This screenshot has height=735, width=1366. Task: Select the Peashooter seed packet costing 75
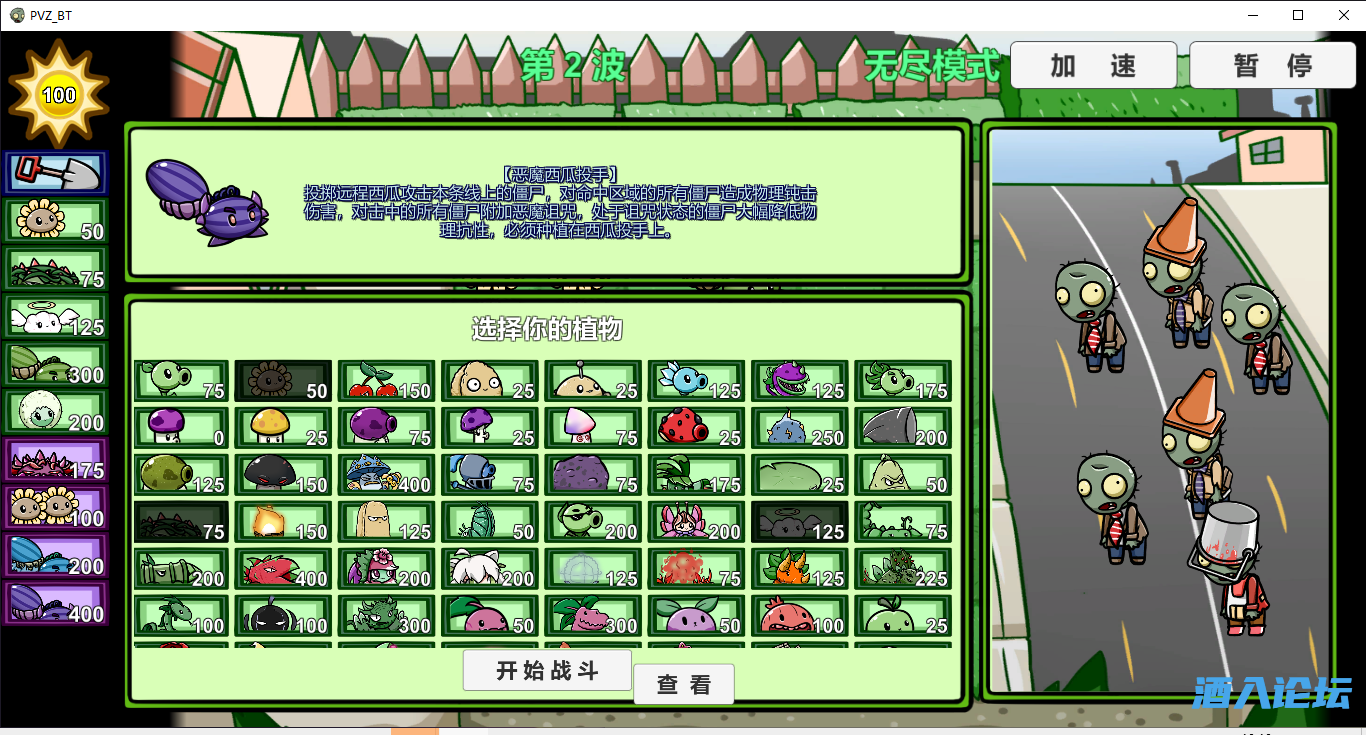tap(180, 380)
